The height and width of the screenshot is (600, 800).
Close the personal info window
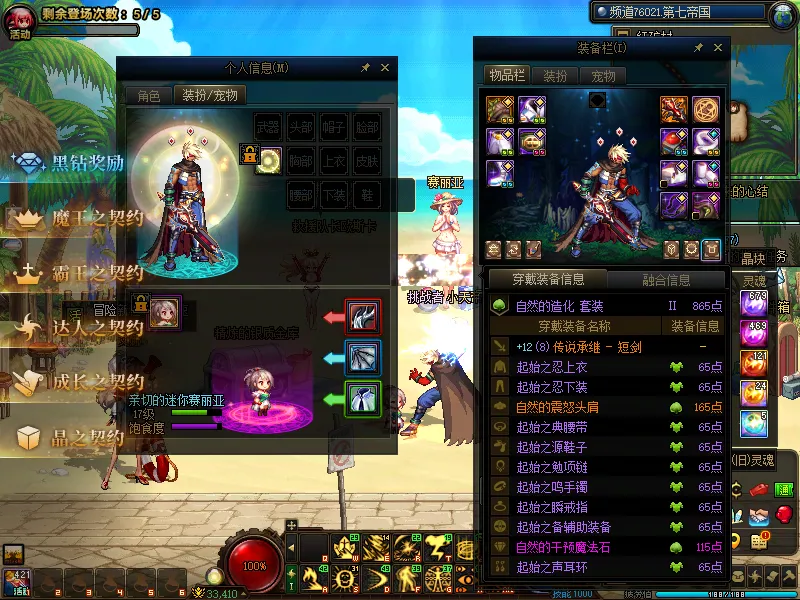click(x=385, y=68)
